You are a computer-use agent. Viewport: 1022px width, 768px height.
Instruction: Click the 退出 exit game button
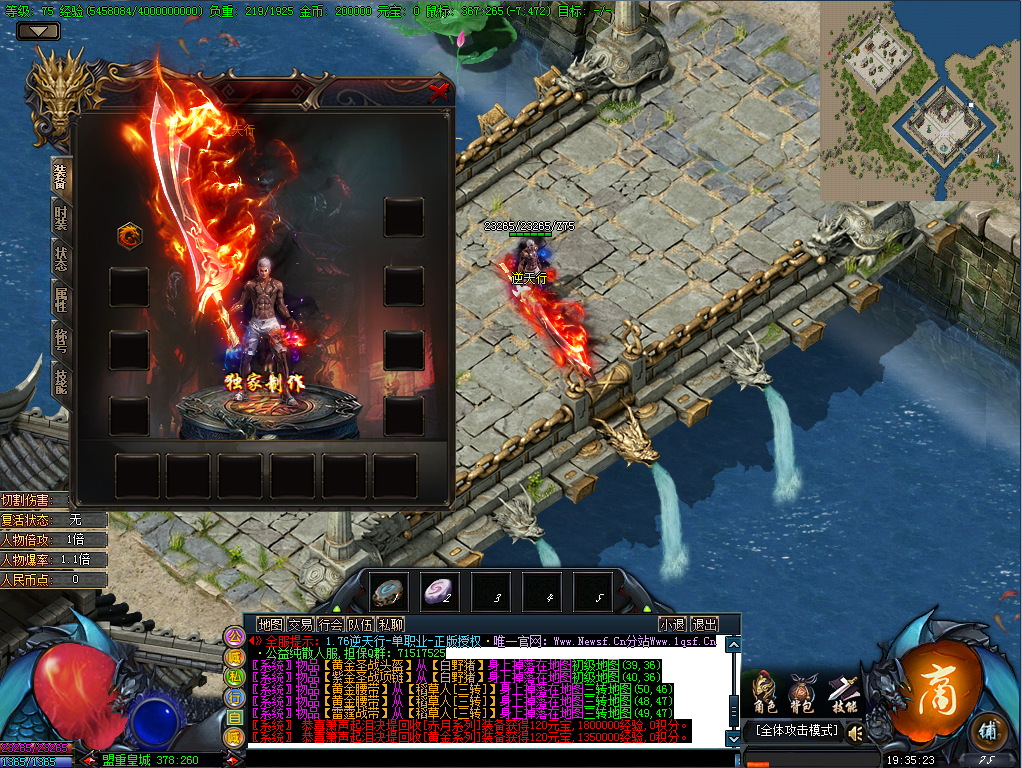click(704, 624)
